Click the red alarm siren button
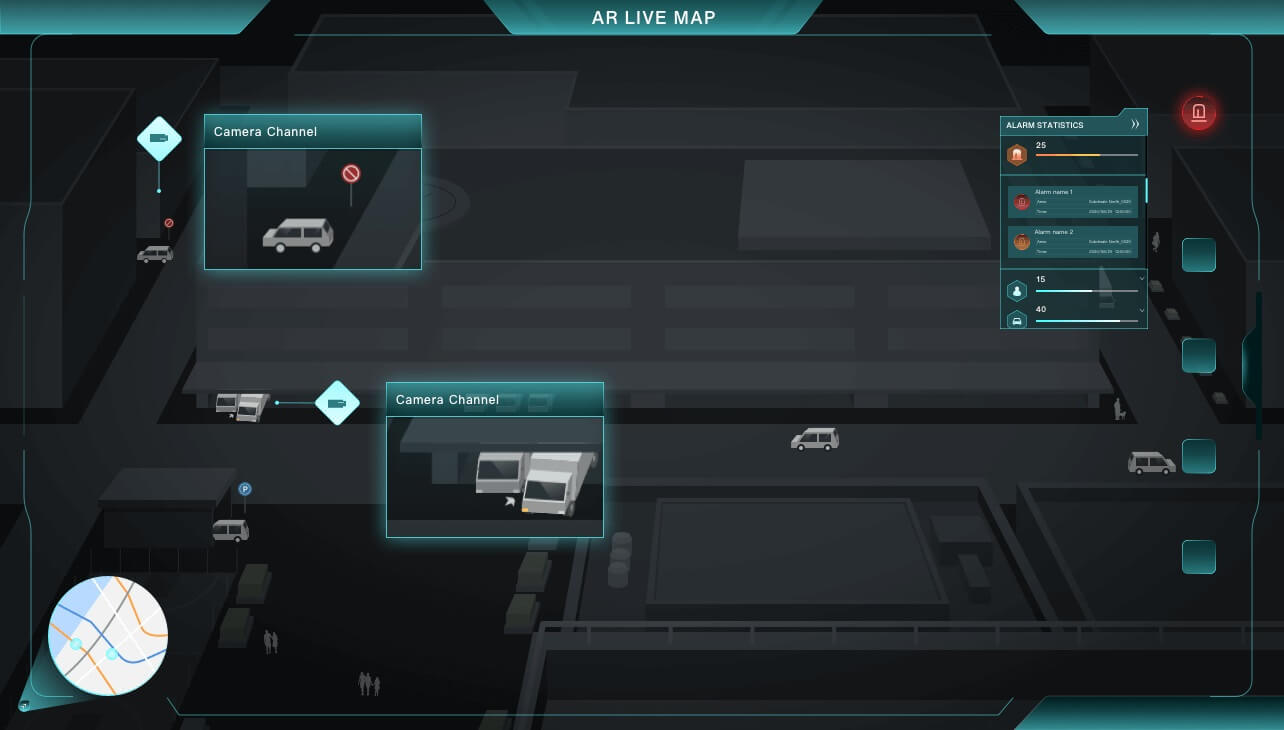Screen dimensions: 1284x730 (1198, 112)
